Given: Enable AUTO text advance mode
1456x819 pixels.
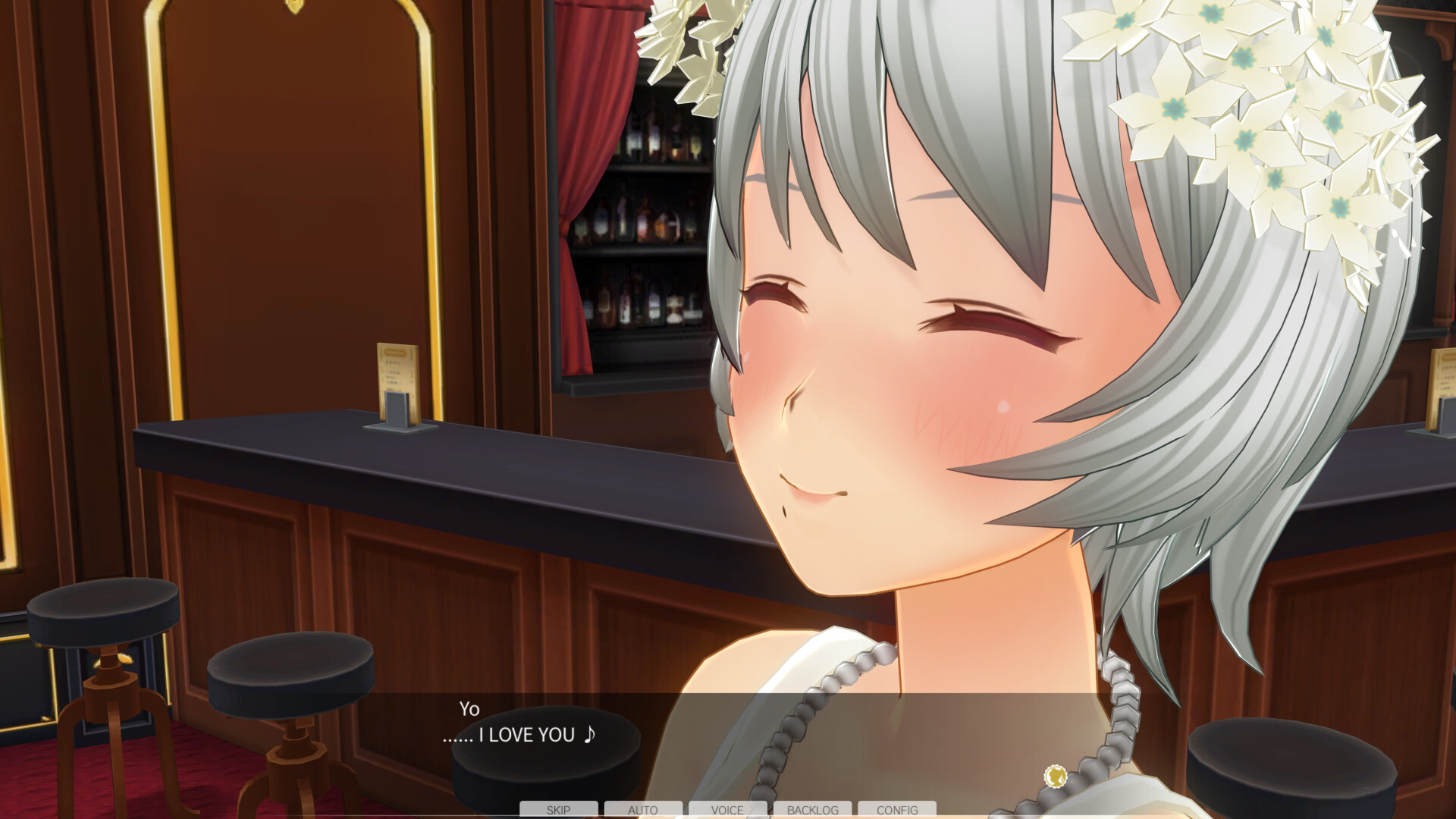Looking at the screenshot, I should pos(643,810).
